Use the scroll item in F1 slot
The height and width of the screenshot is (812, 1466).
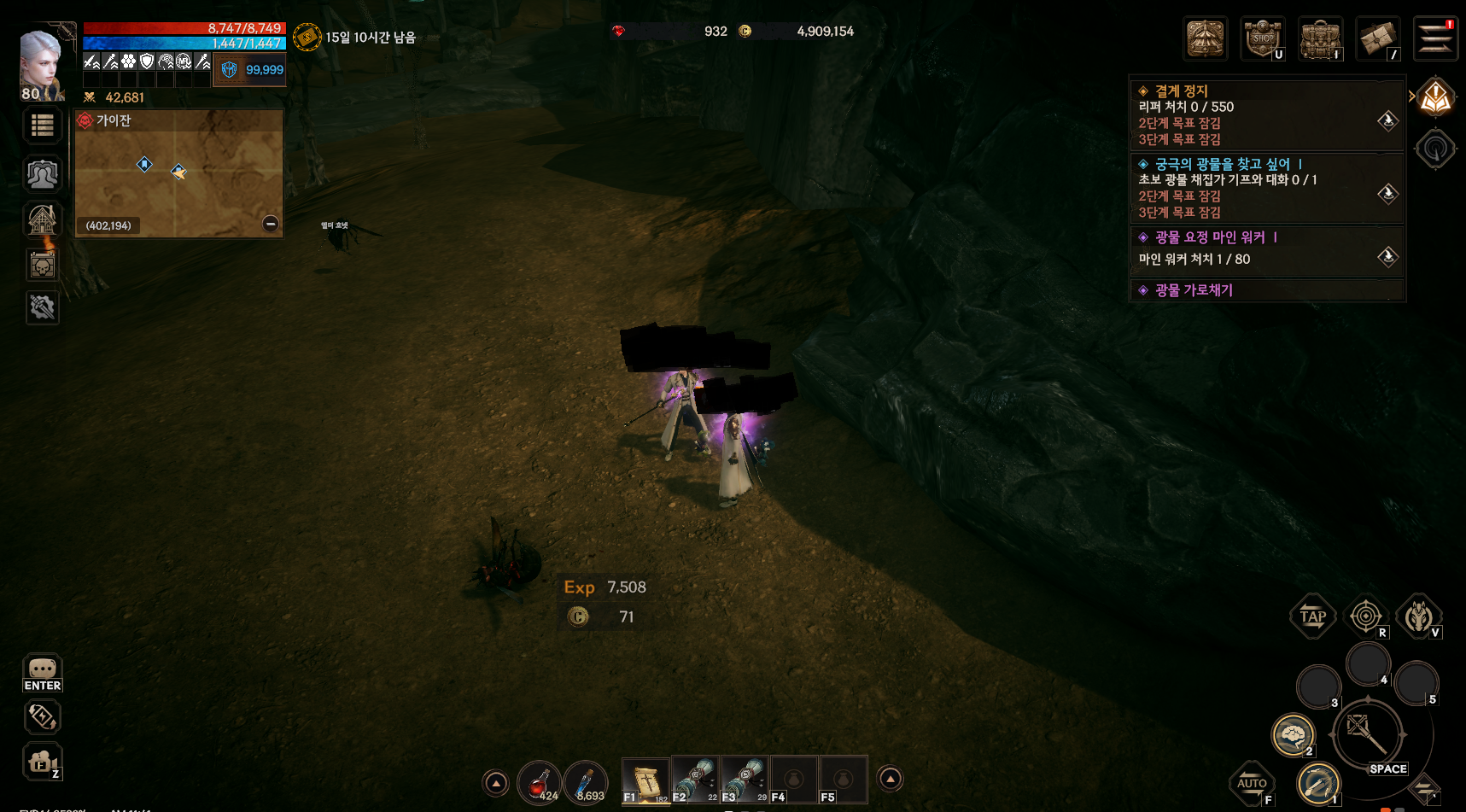pyautogui.click(x=645, y=780)
